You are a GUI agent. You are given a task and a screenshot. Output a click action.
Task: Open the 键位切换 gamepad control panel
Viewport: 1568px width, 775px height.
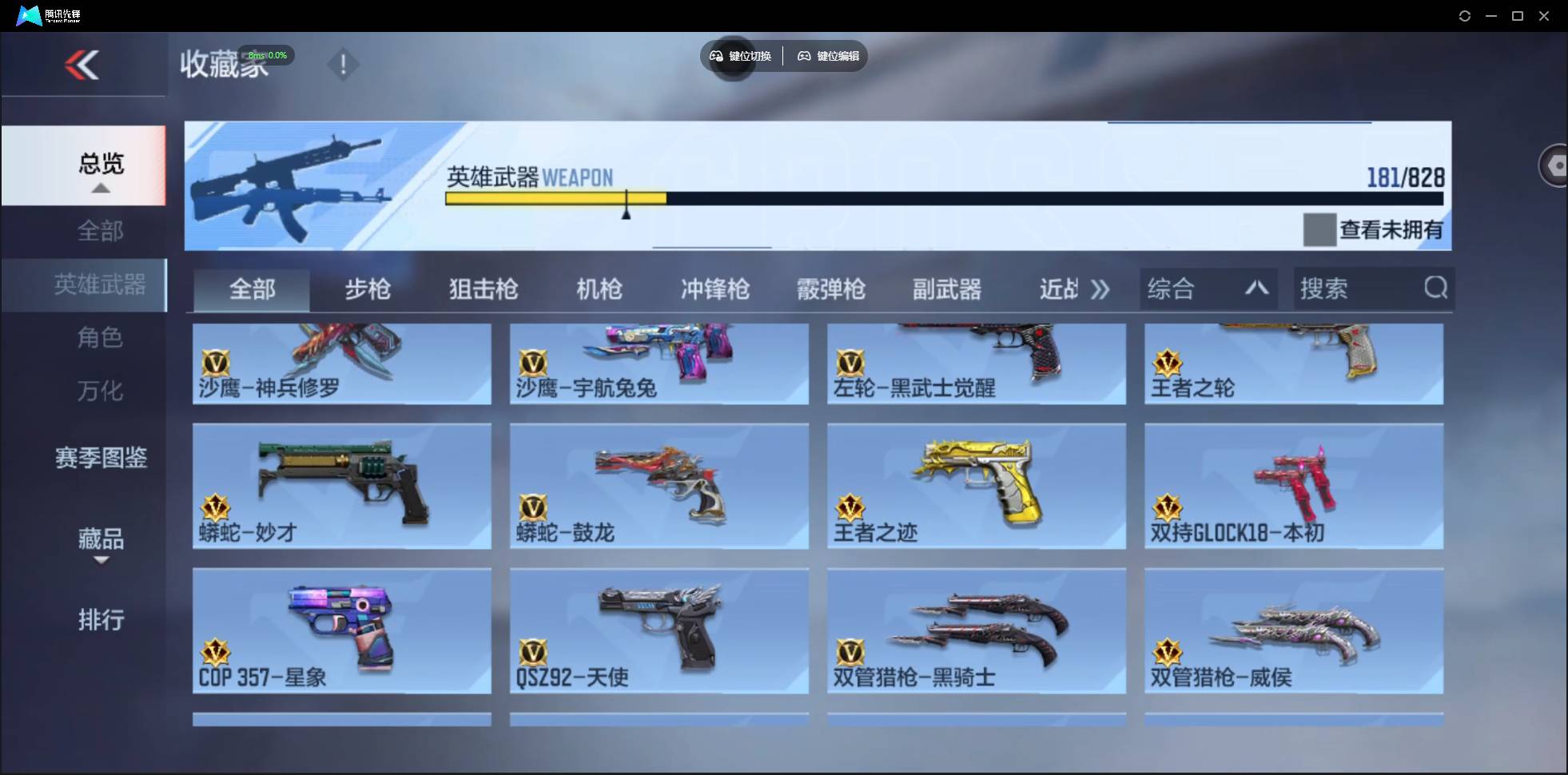click(739, 56)
